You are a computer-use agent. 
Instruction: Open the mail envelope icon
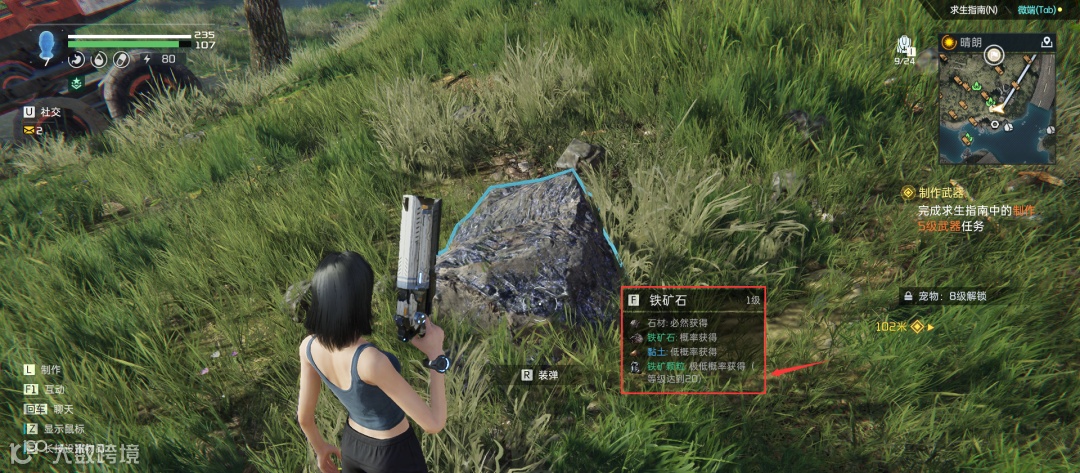(28, 130)
